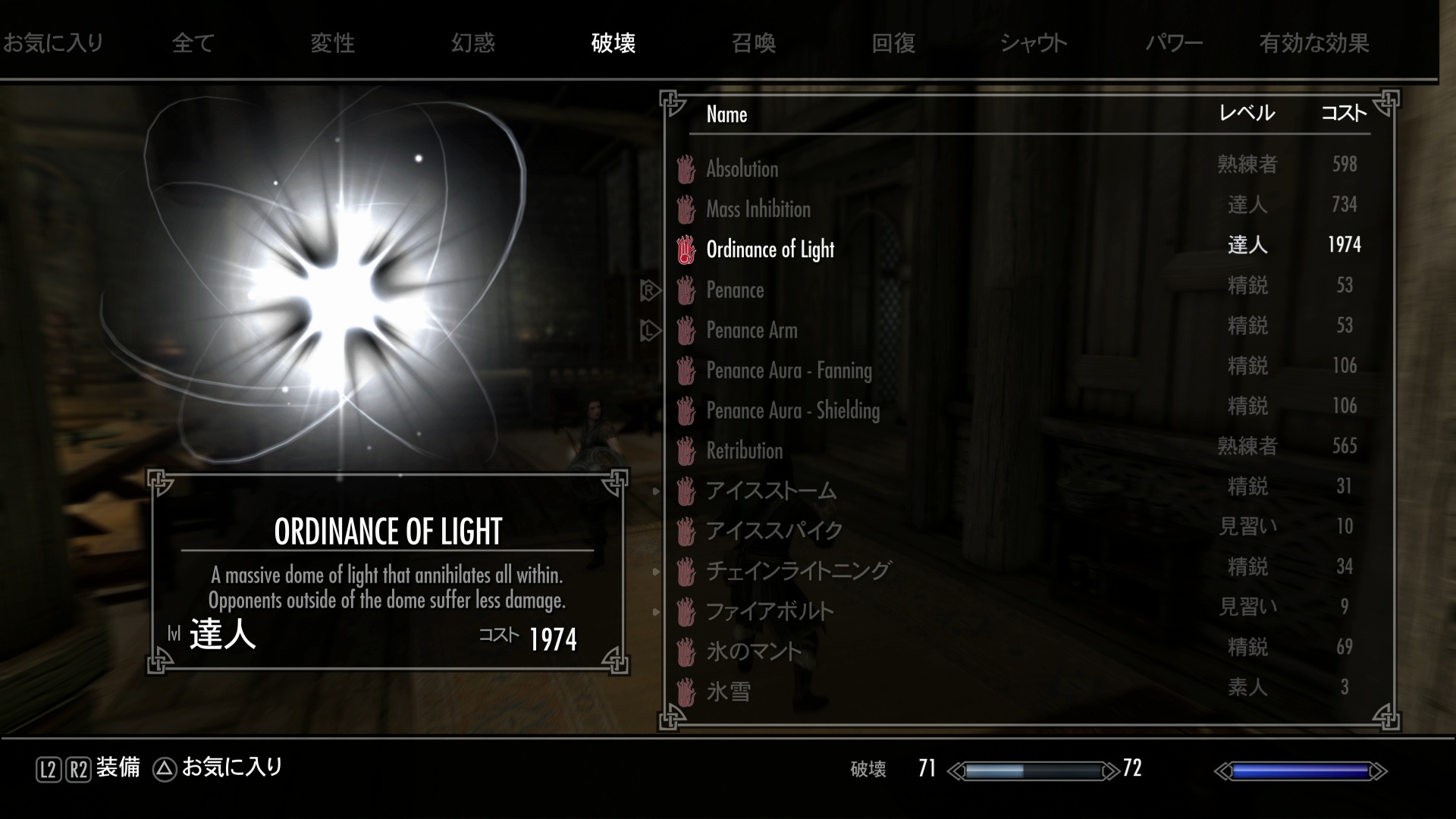Switch to the 幻惑 illusion tab

tap(472, 43)
